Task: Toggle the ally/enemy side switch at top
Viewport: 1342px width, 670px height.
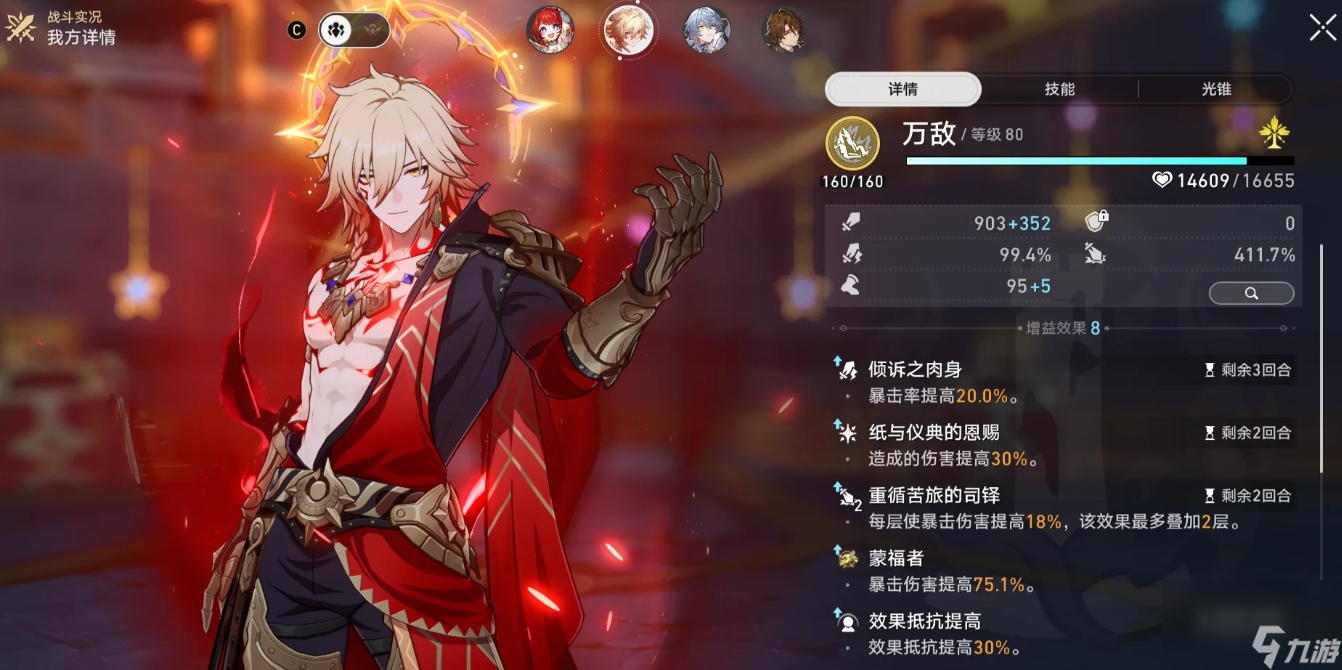Action: click(354, 30)
